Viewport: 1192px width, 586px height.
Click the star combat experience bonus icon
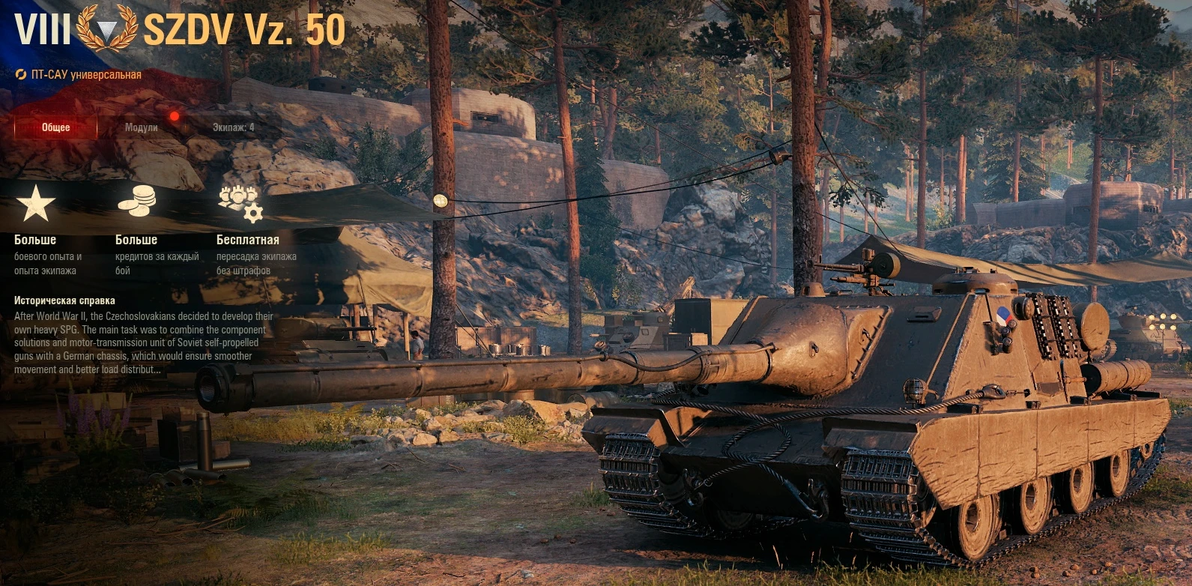(36, 203)
